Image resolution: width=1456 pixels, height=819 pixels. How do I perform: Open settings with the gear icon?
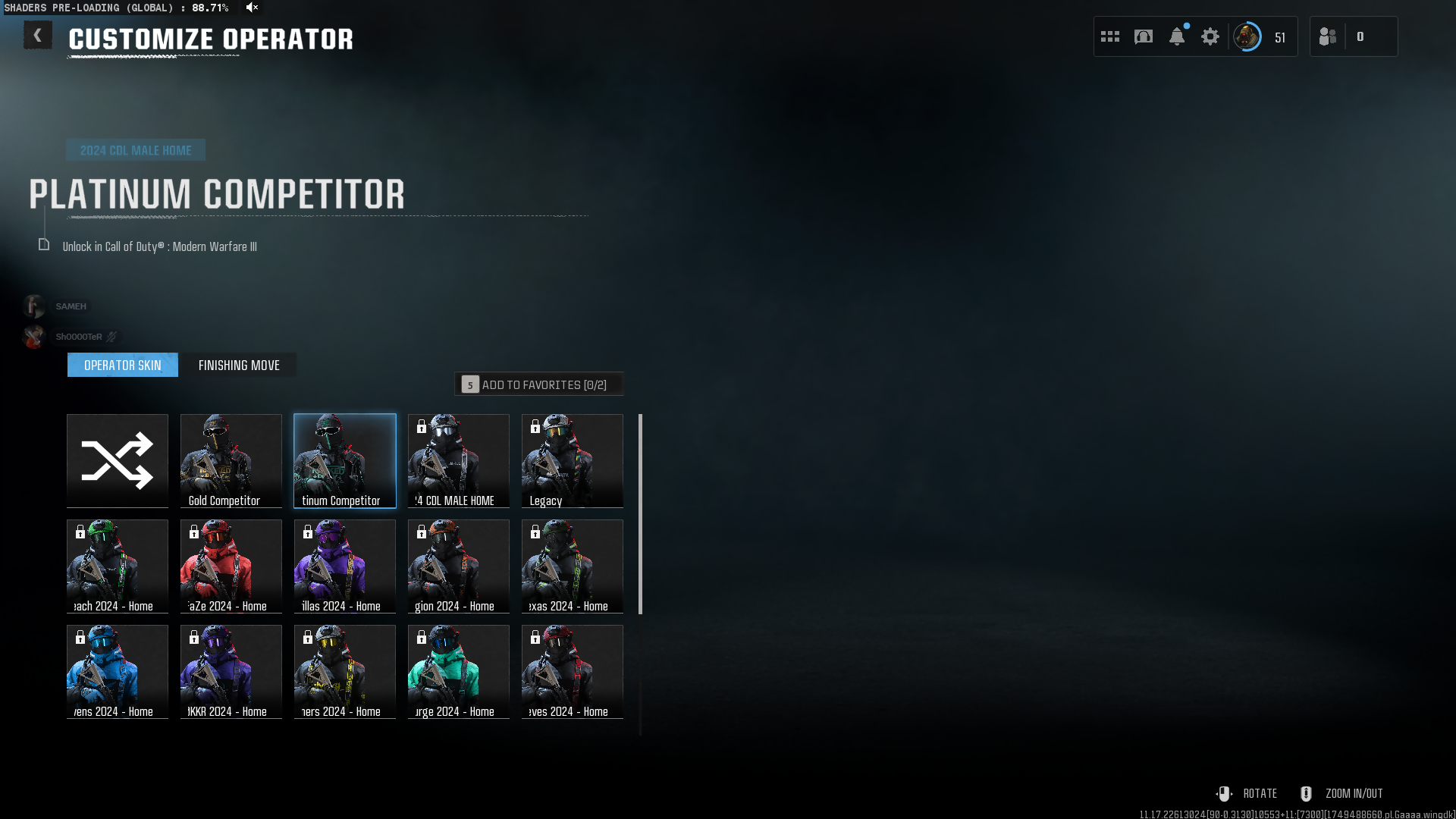click(1210, 36)
